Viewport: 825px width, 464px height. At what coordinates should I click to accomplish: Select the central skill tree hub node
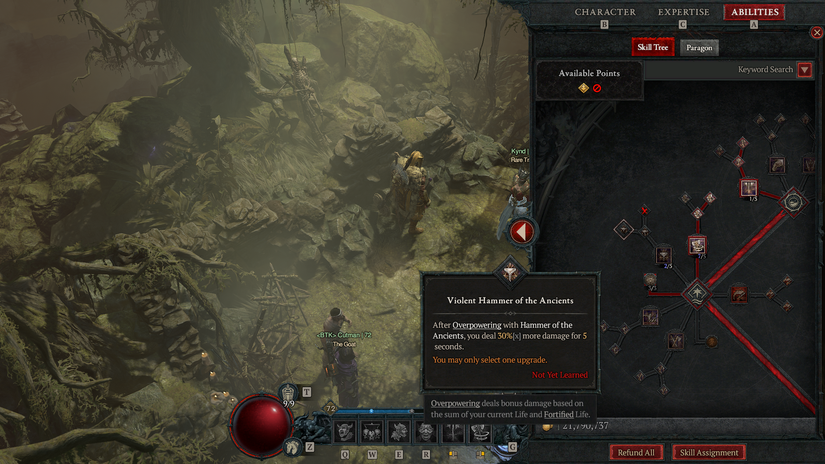(x=696, y=293)
